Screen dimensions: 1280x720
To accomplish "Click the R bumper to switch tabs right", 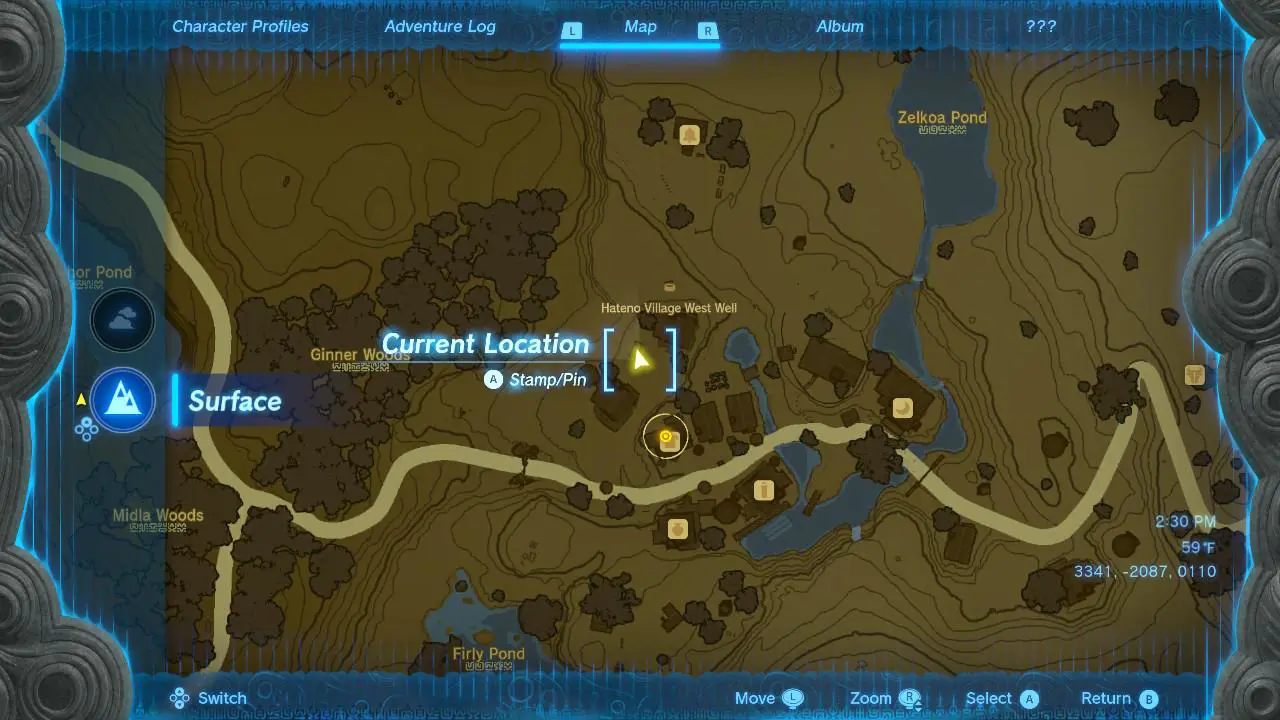I will [708, 31].
